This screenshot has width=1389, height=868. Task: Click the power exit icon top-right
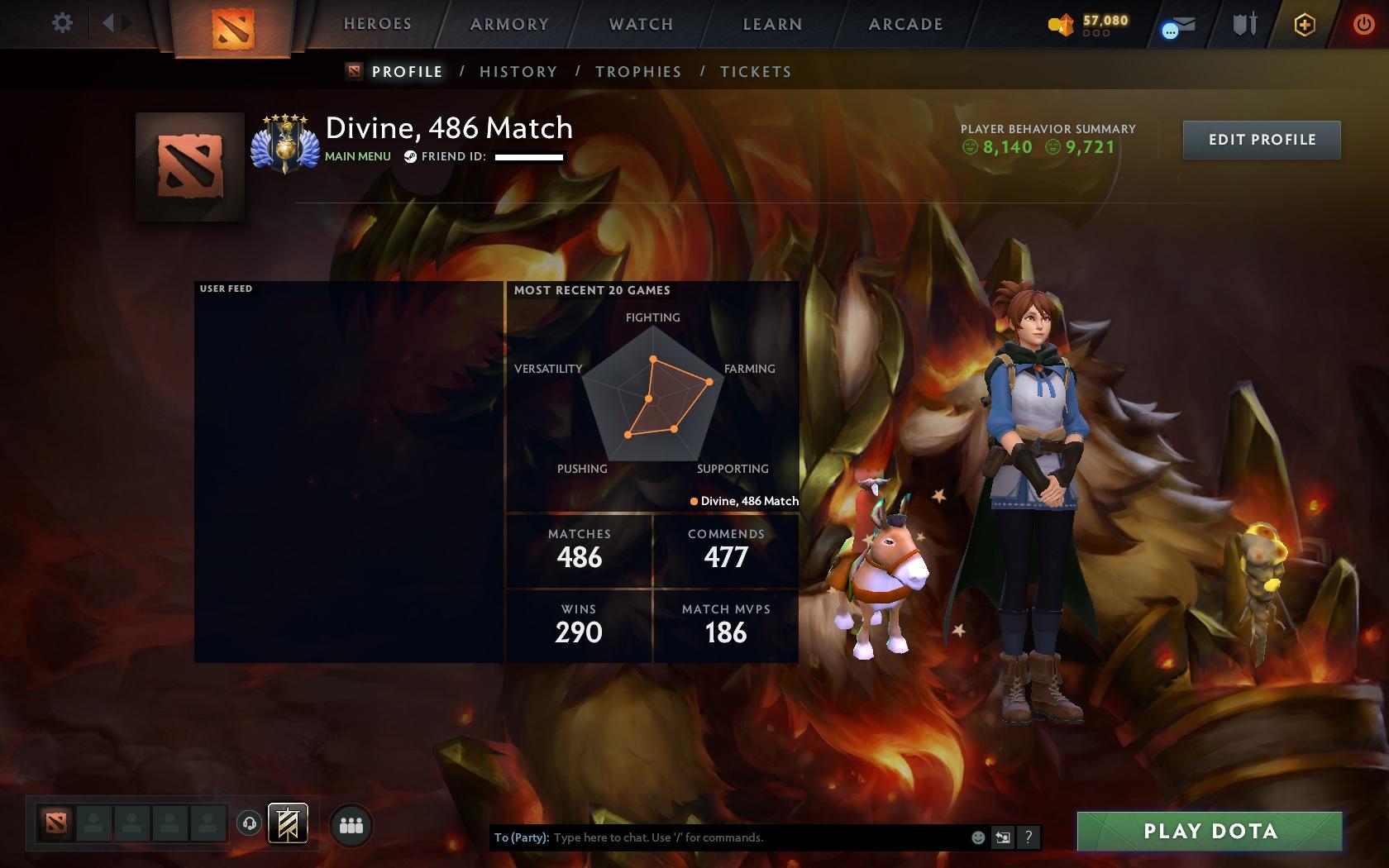[1364, 23]
